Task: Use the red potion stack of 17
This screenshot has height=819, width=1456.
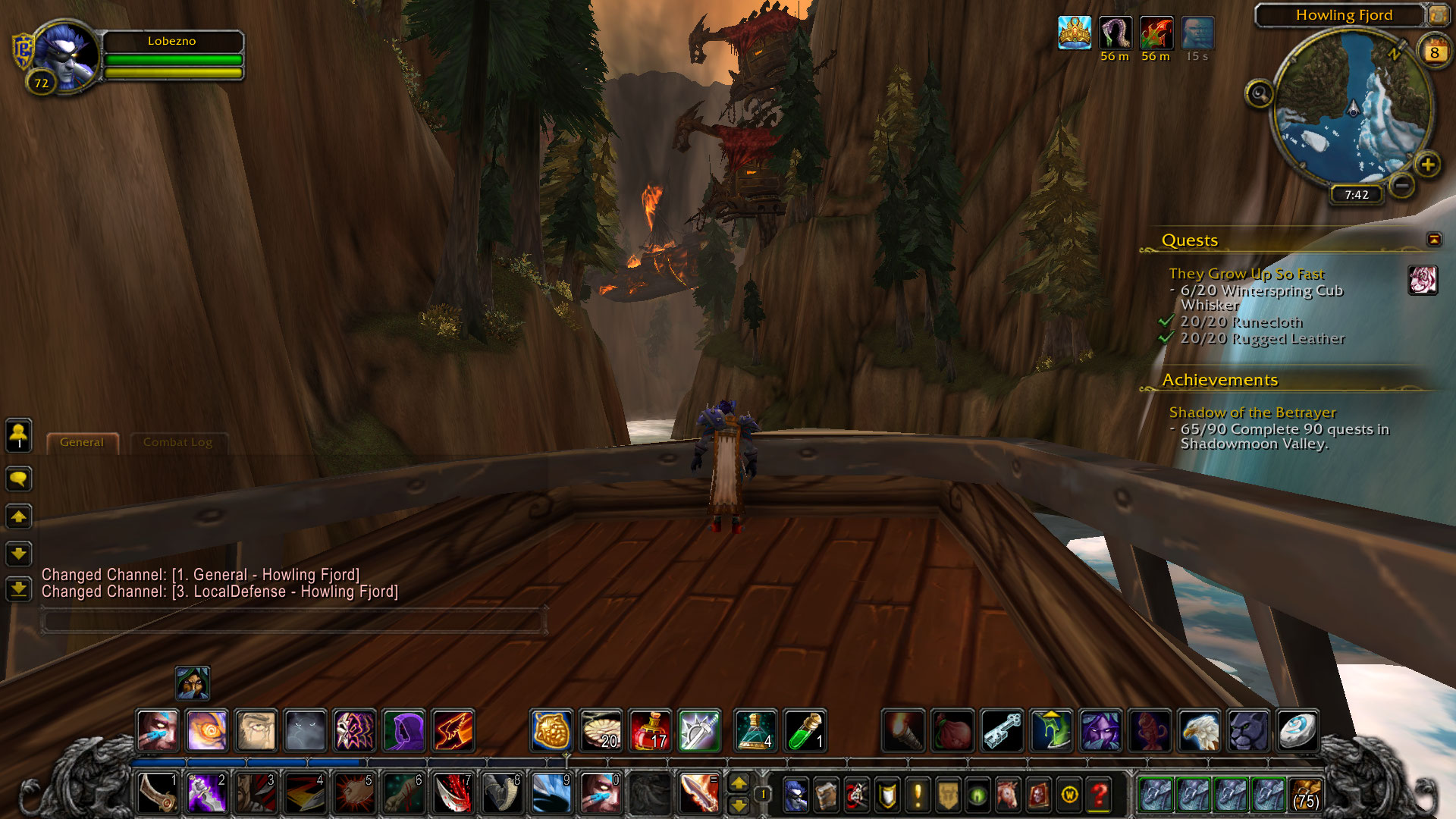Action: tap(650, 730)
